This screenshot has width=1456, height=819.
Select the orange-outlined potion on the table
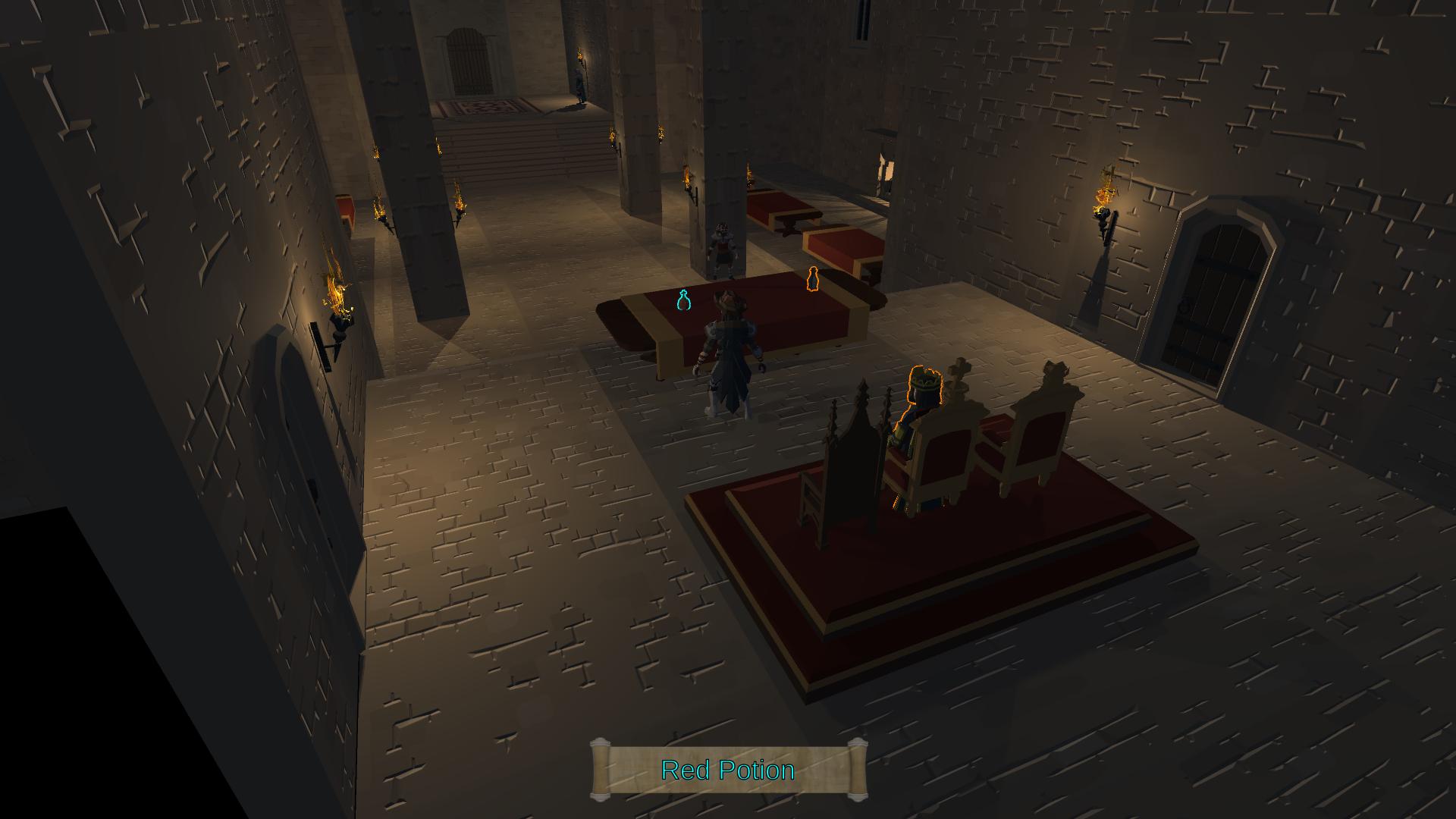[x=813, y=281]
